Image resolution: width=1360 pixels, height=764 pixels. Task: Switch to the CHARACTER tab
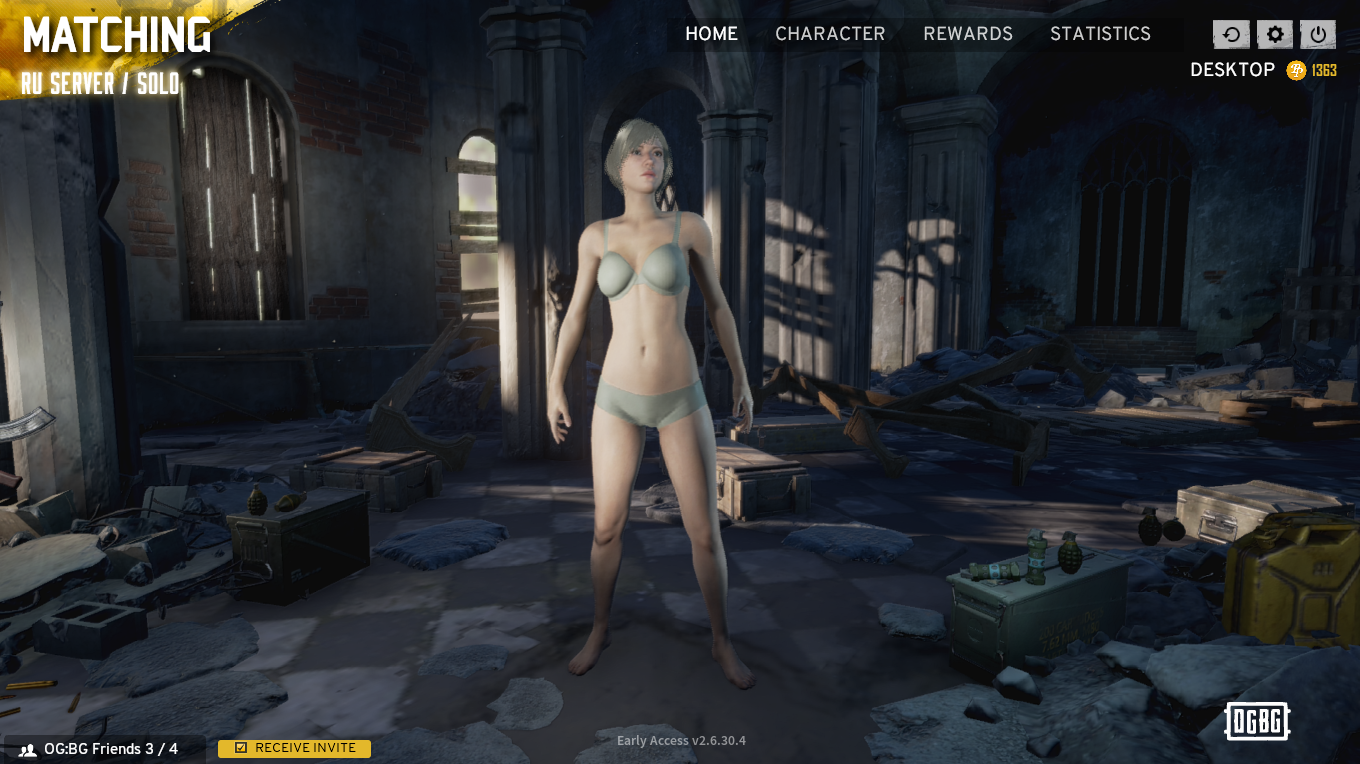tap(830, 33)
